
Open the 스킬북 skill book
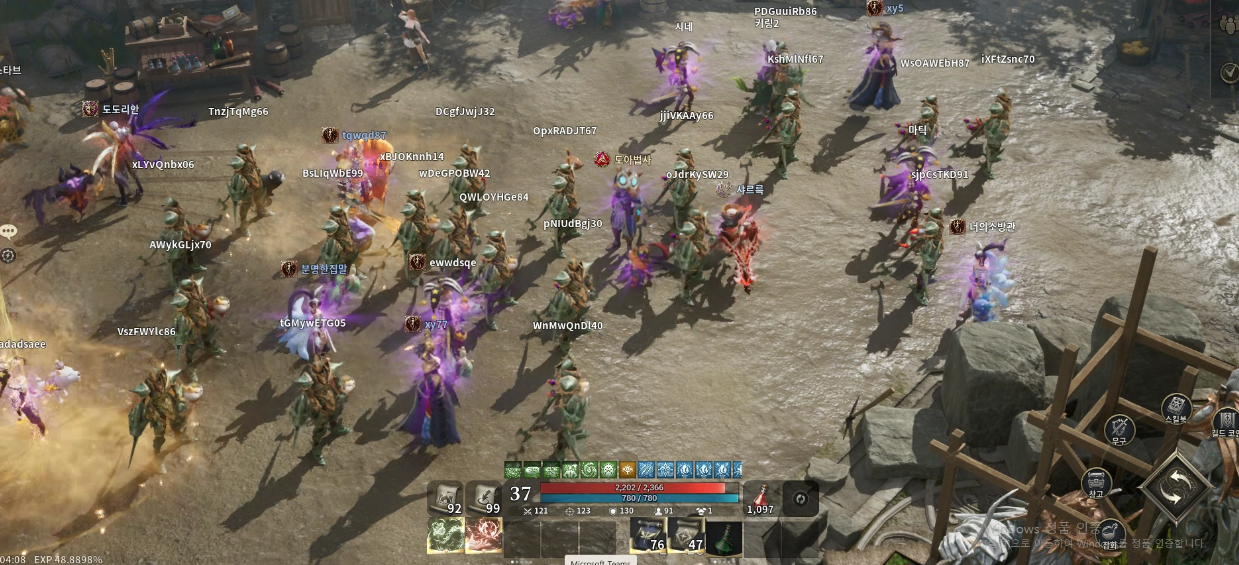click(x=1176, y=408)
